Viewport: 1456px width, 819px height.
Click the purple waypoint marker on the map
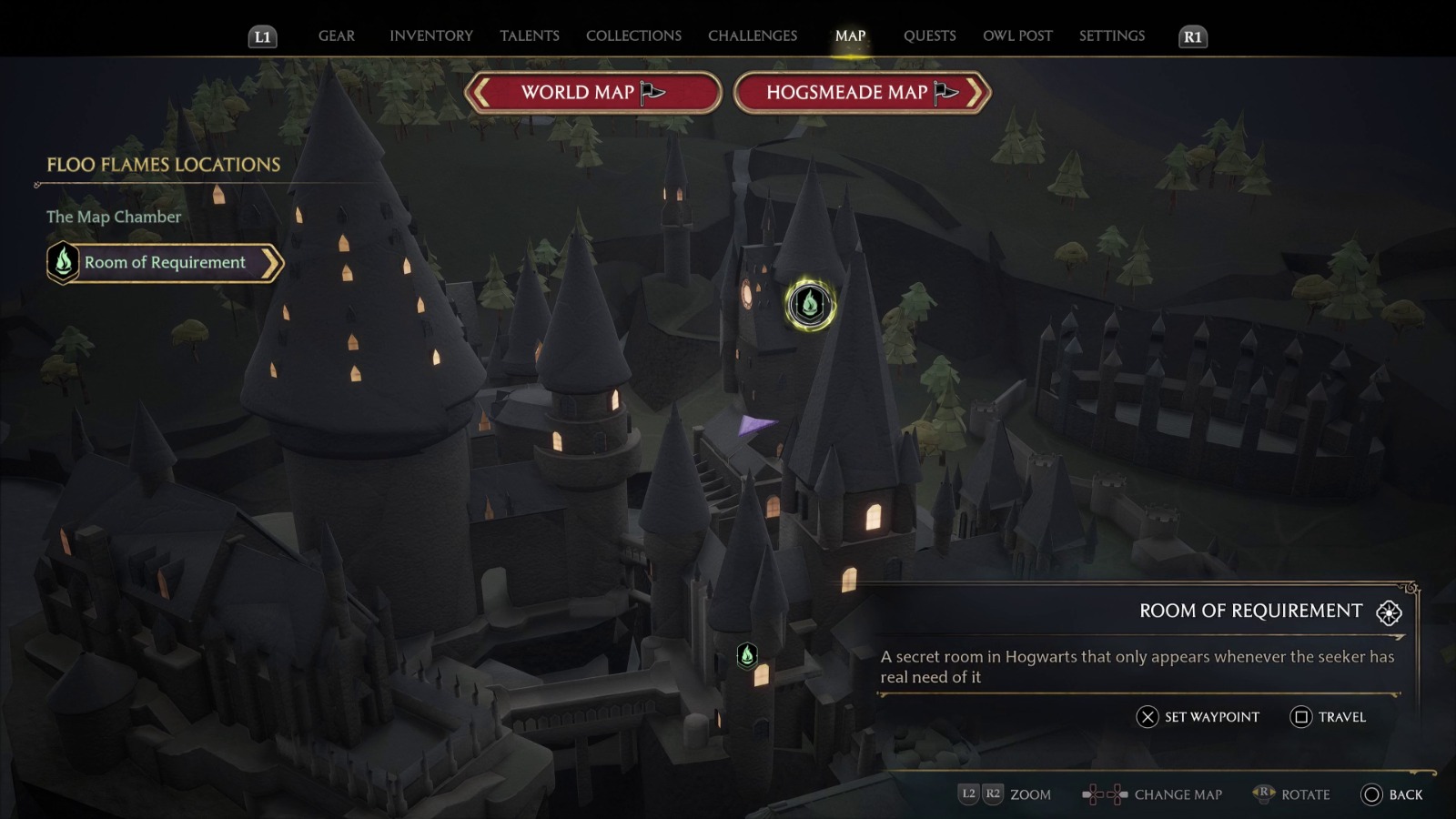pyautogui.click(x=758, y=427)
